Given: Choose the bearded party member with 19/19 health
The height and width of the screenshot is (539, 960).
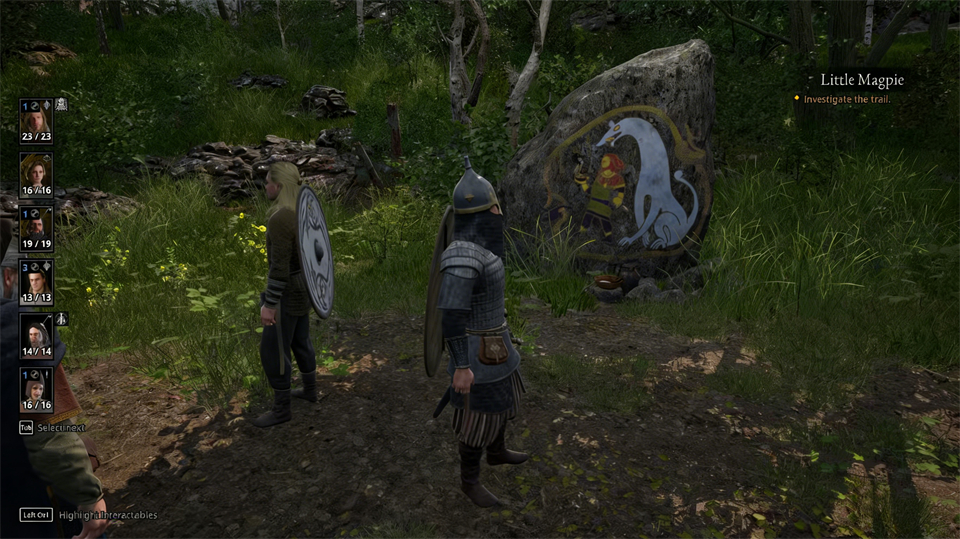Looking at the screenshot, I should tap(36, 228).
